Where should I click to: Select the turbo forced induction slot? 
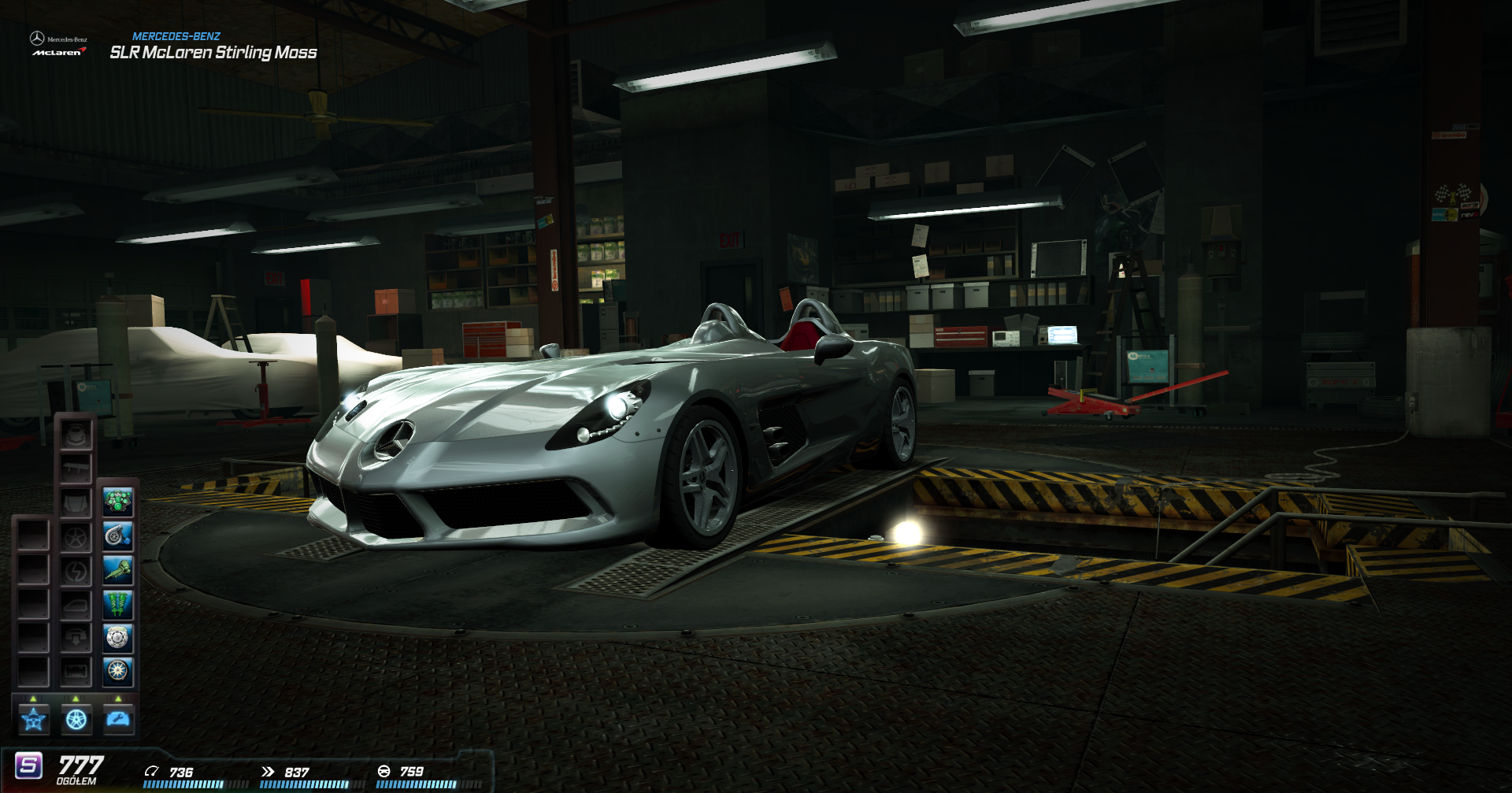click(x=118, y=536)
